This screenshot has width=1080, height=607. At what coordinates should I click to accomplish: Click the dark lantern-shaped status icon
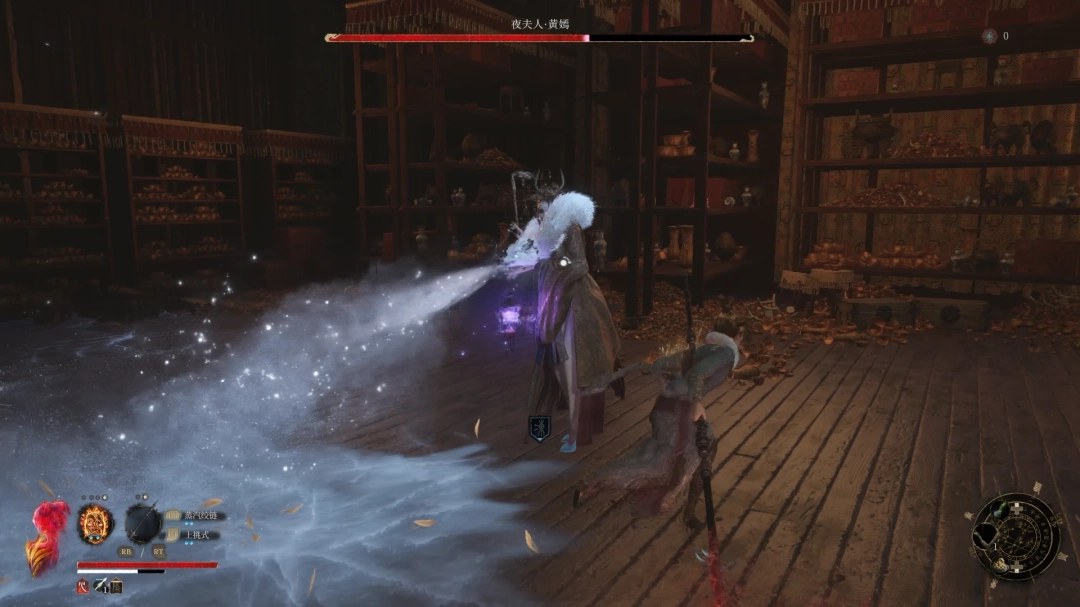coord(116,586)
